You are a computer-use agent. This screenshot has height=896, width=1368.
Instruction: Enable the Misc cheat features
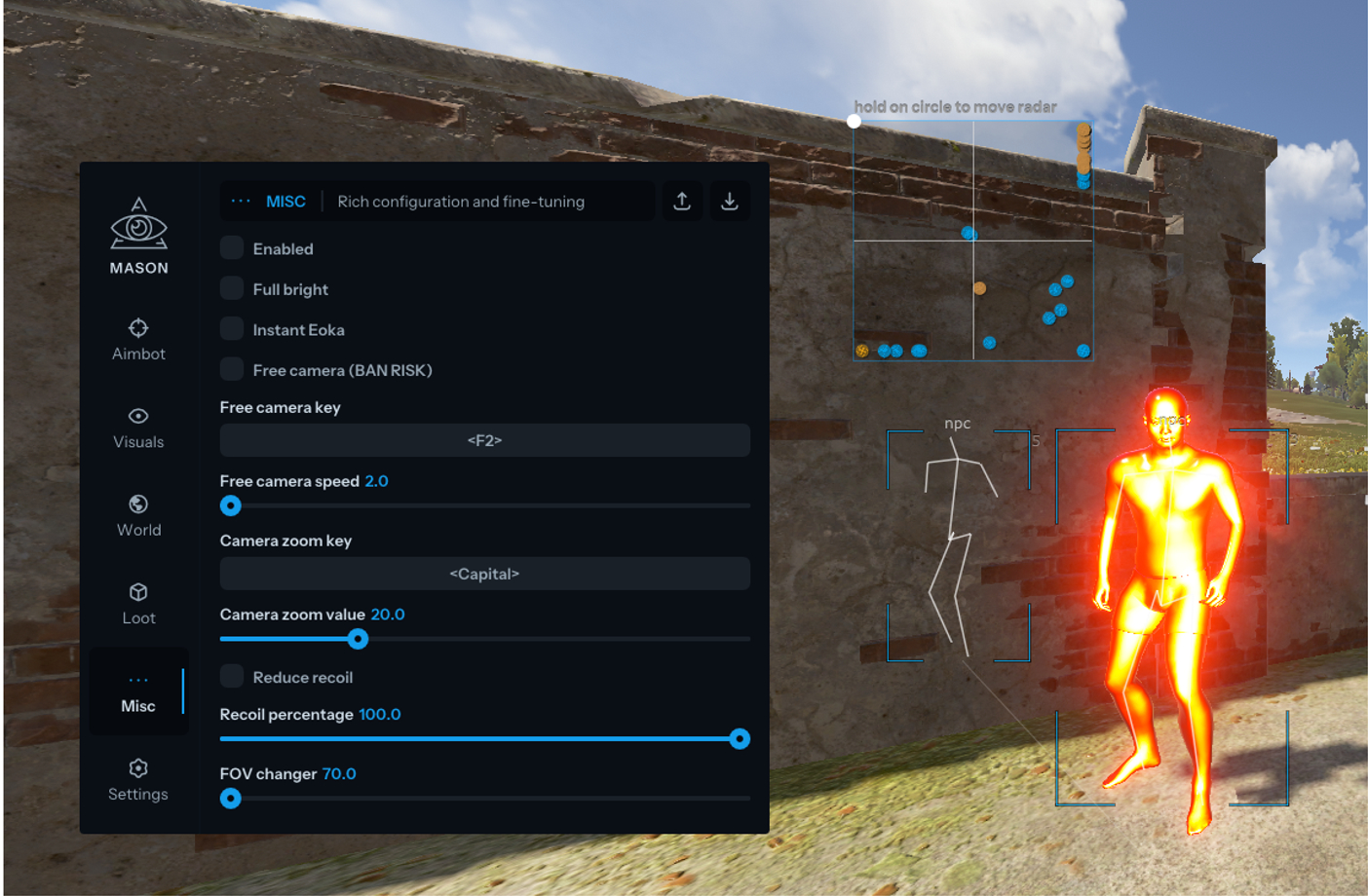tap(231, 248)
